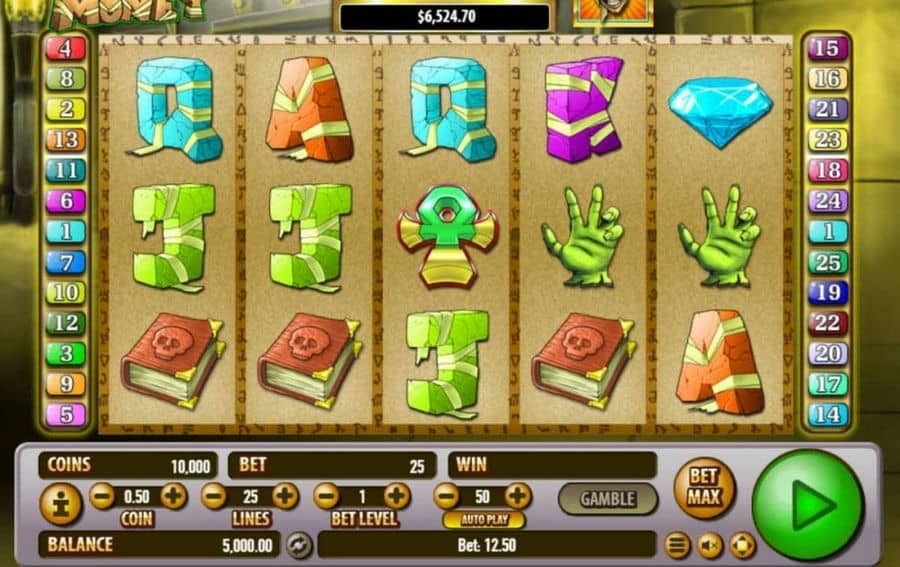Increase the coin value

click(x=173, y=495)
